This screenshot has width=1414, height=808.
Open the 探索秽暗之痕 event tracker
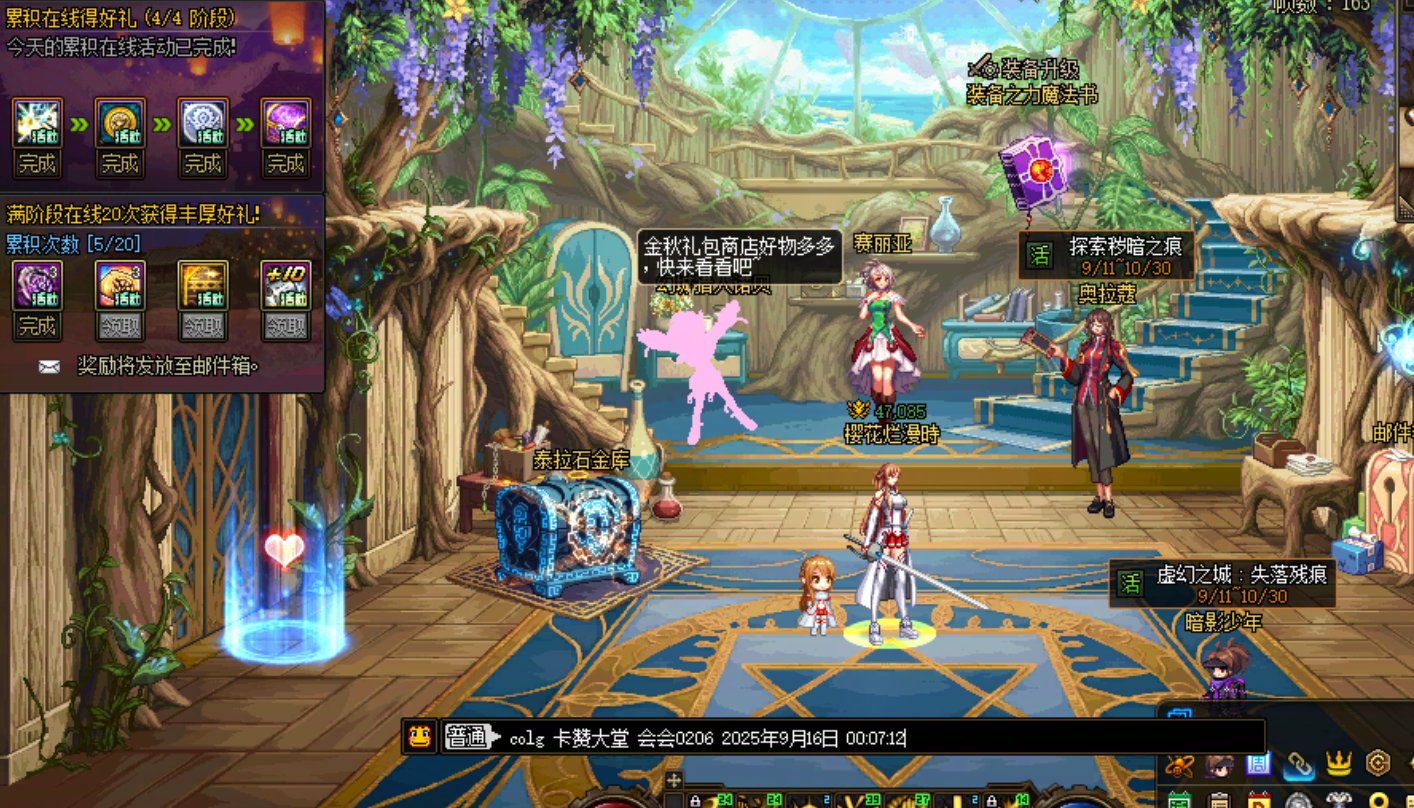pos(1107,256)
